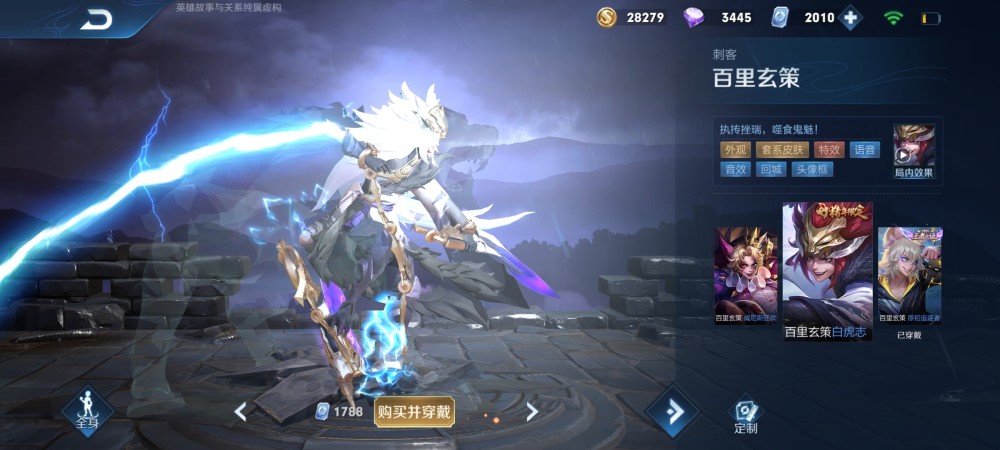The width and height of the screenshot is (1000, 450).
Task: Select the 白虎志 skin thumbnail
Action: click(x=827, y=270)
